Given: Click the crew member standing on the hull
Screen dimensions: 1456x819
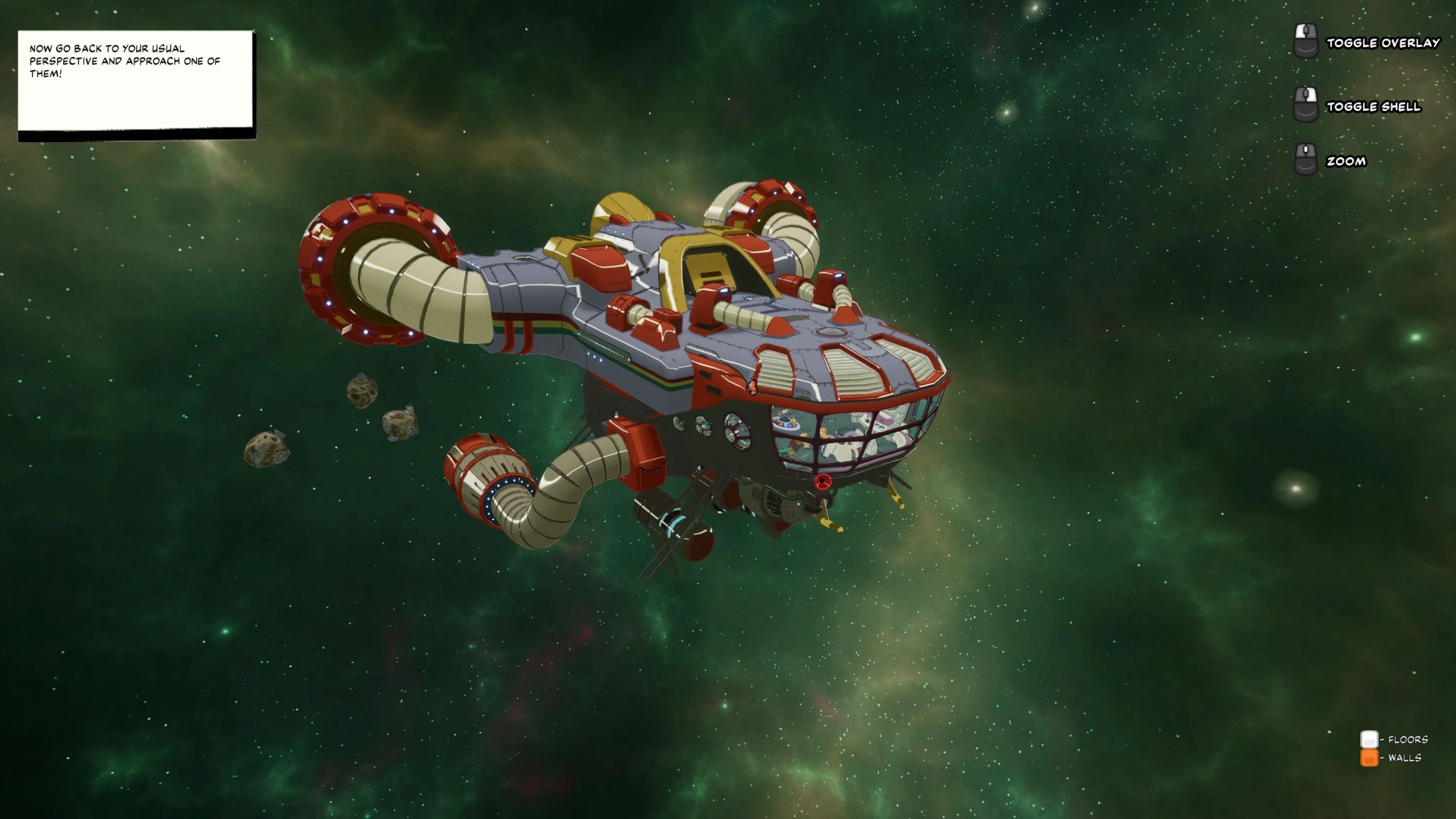Looking at the screenshot, I should point(753,388).
